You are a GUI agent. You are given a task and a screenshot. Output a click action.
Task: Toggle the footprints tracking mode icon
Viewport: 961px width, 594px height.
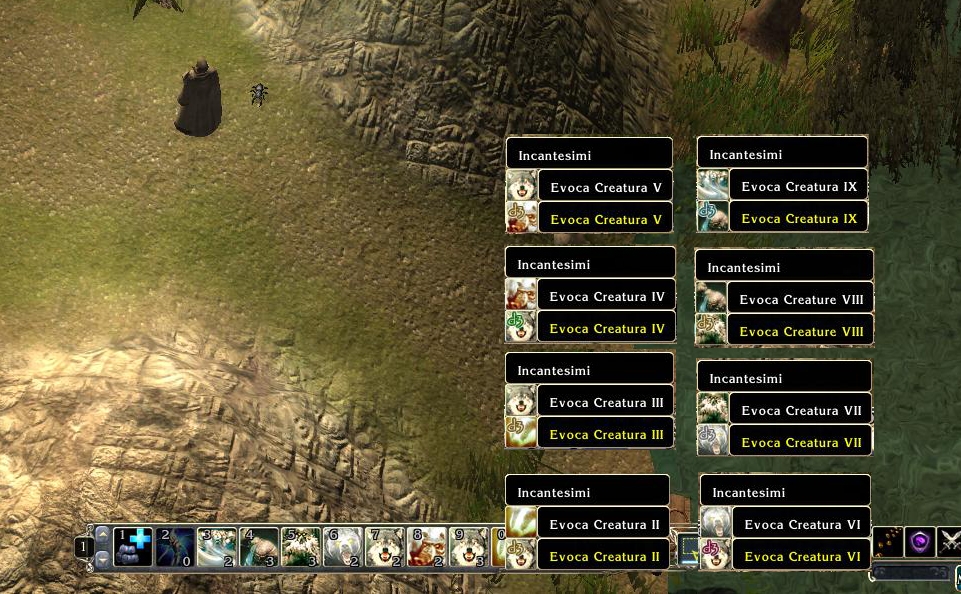point(888,542)
